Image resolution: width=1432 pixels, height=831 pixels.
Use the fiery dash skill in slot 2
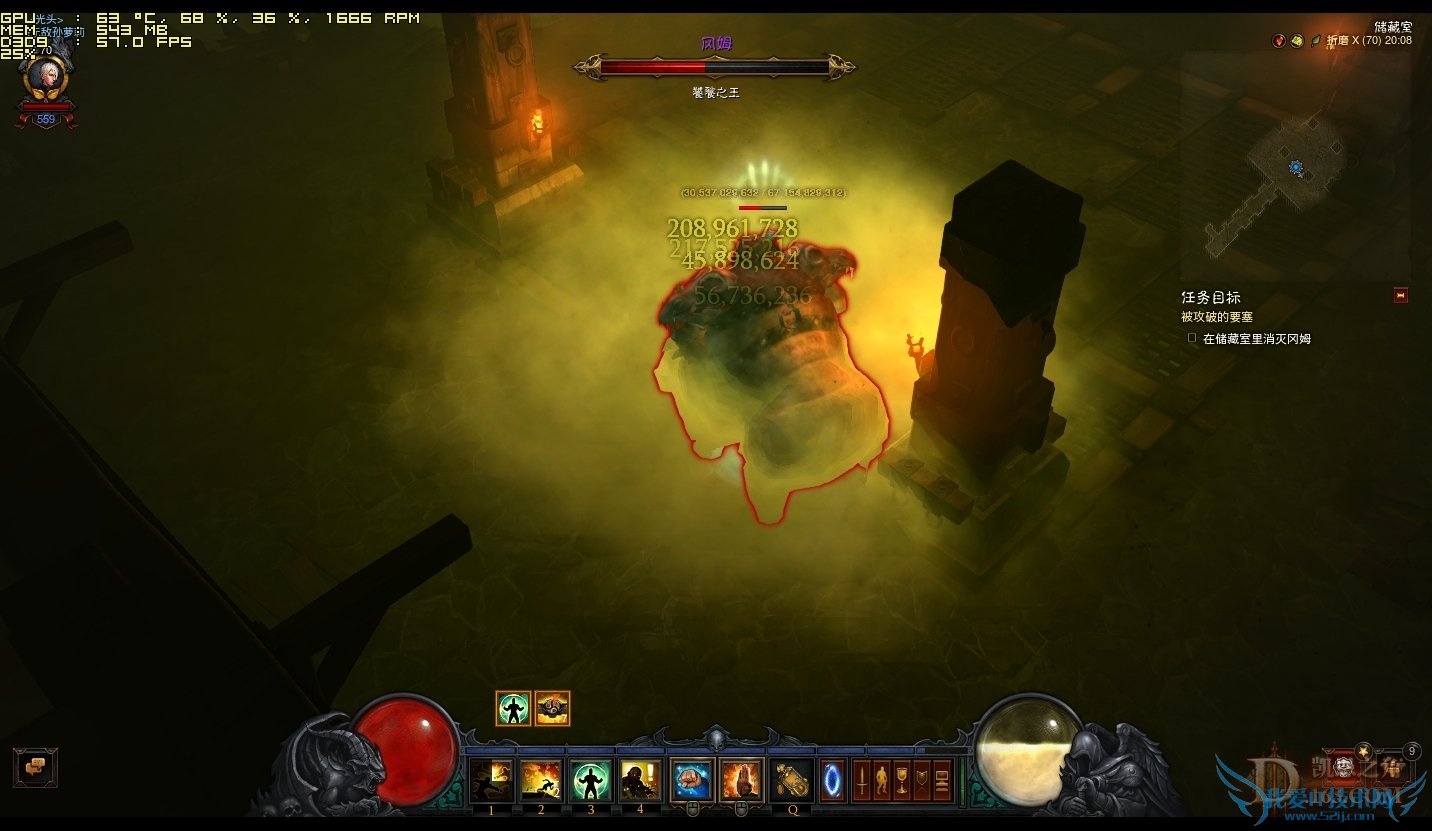541,781
